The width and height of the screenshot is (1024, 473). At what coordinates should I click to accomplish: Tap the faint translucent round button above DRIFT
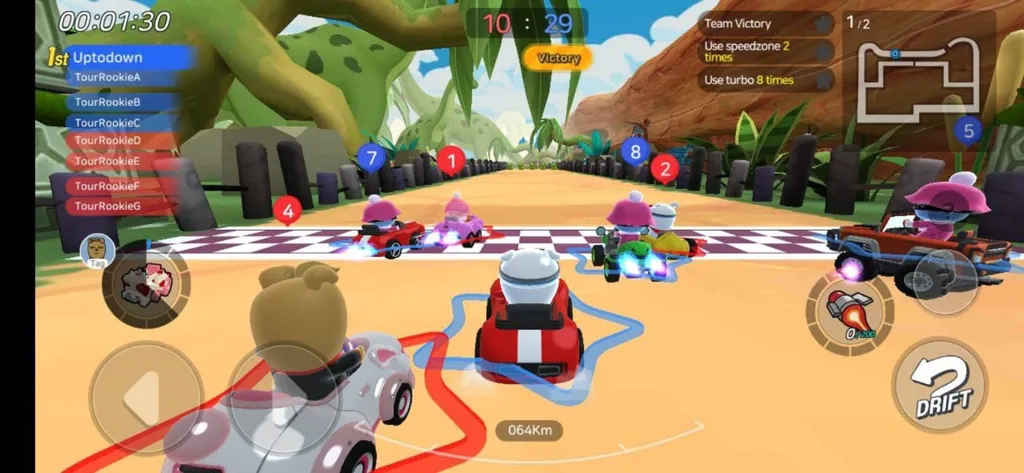click(944, 281)
